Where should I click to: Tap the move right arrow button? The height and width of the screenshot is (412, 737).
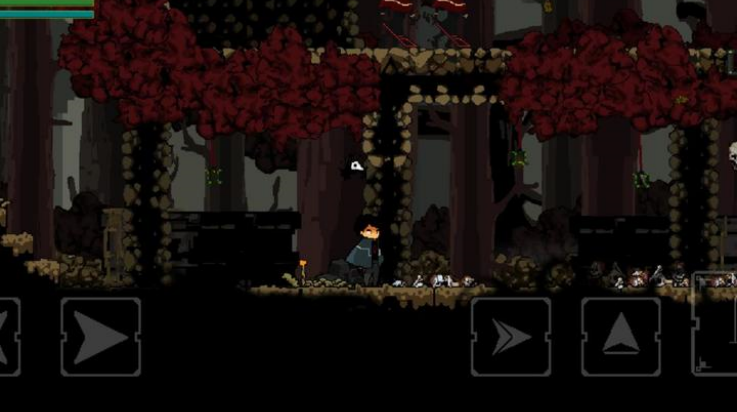coord(100,337)
